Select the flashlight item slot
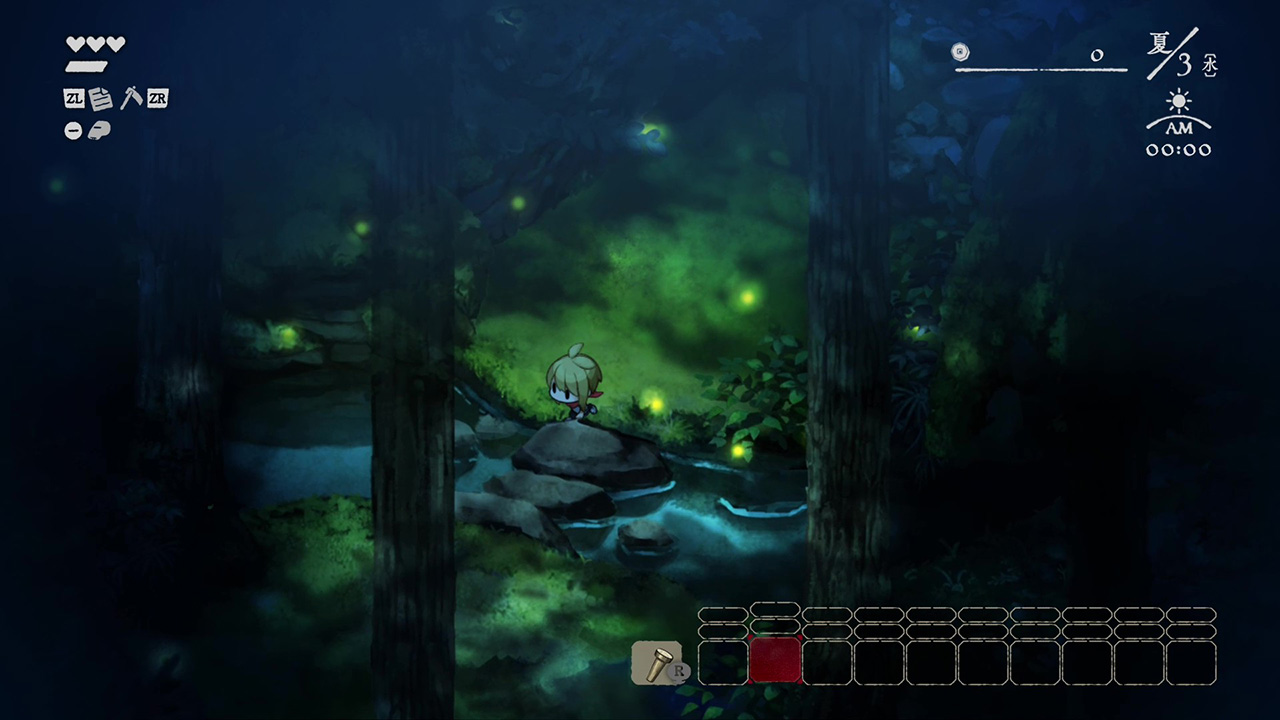 click(656, 662)
